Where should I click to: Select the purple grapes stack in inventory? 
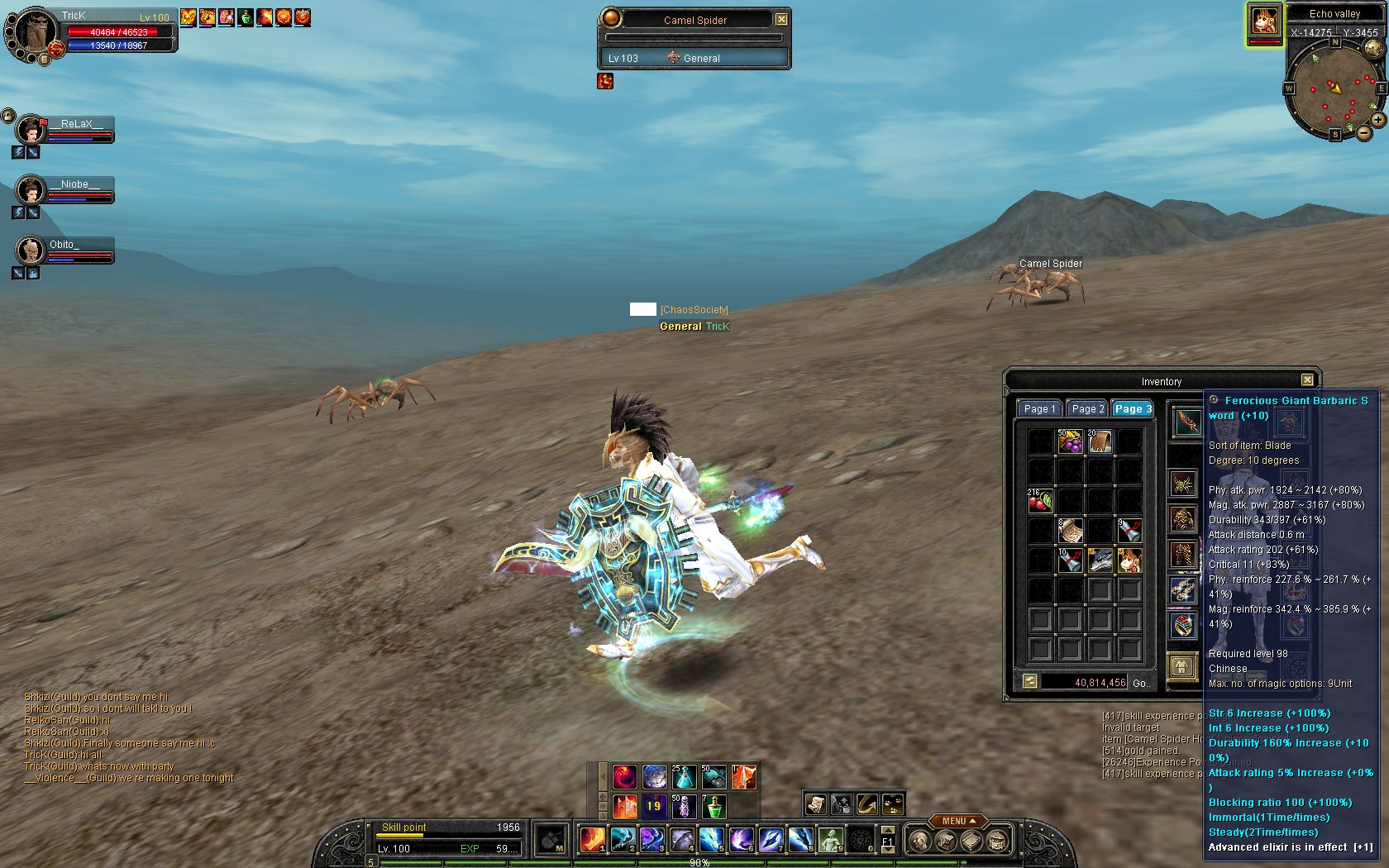pyautogui.click(x=1070, y=441)
